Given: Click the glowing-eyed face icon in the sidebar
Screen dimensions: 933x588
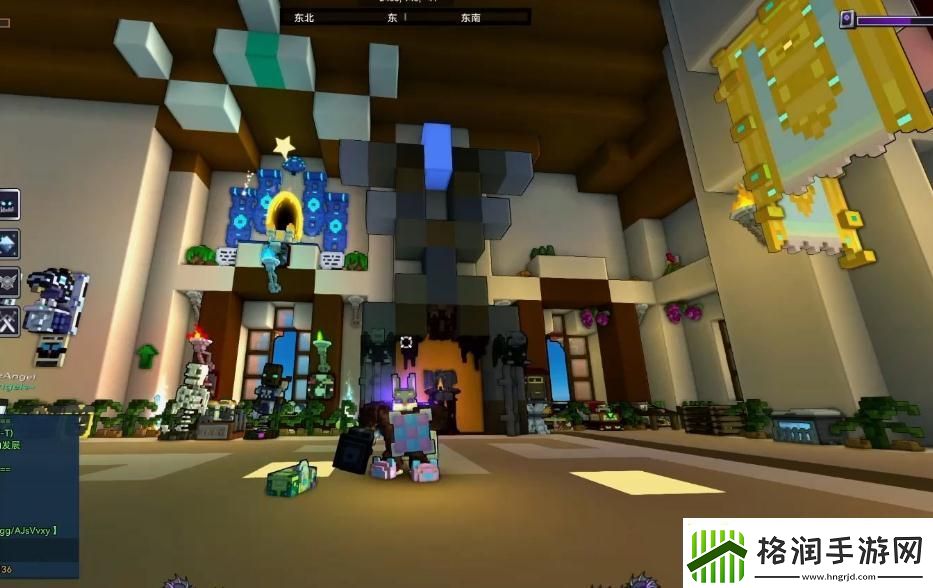Looking at the screenshot, I should [x=7, y=206].
